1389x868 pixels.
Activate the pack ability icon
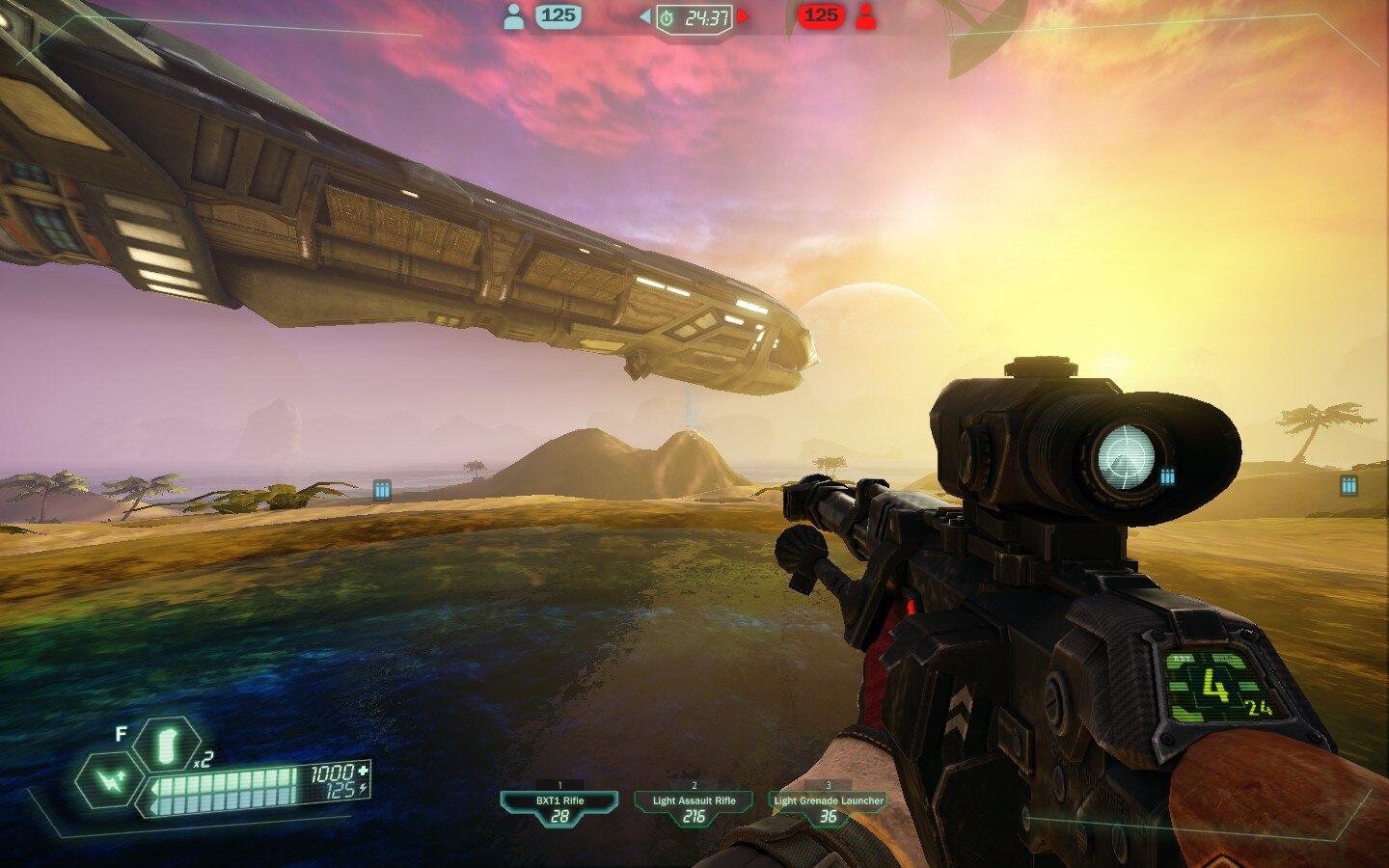coord(111,779)
